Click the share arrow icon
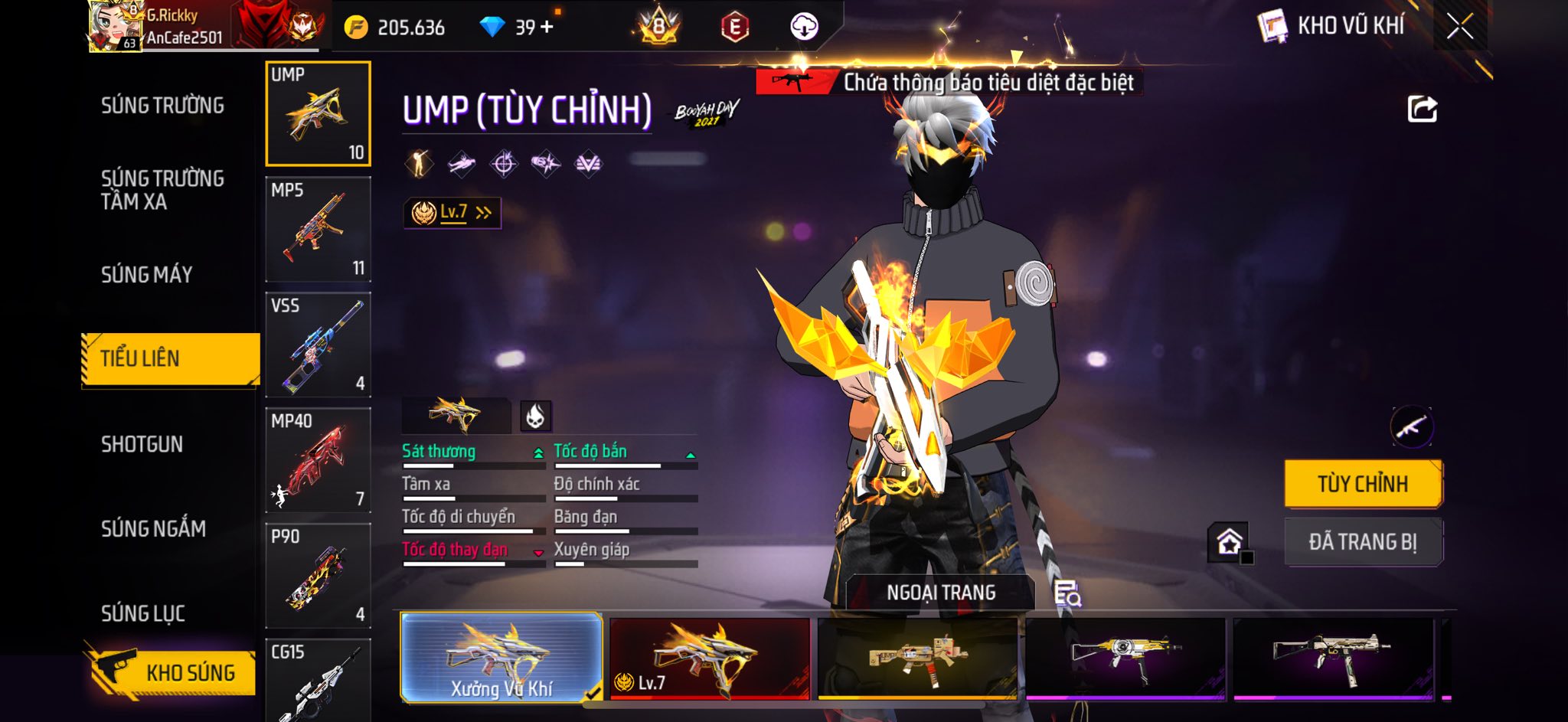1568x722 pixels. (x=1422, y=109)
